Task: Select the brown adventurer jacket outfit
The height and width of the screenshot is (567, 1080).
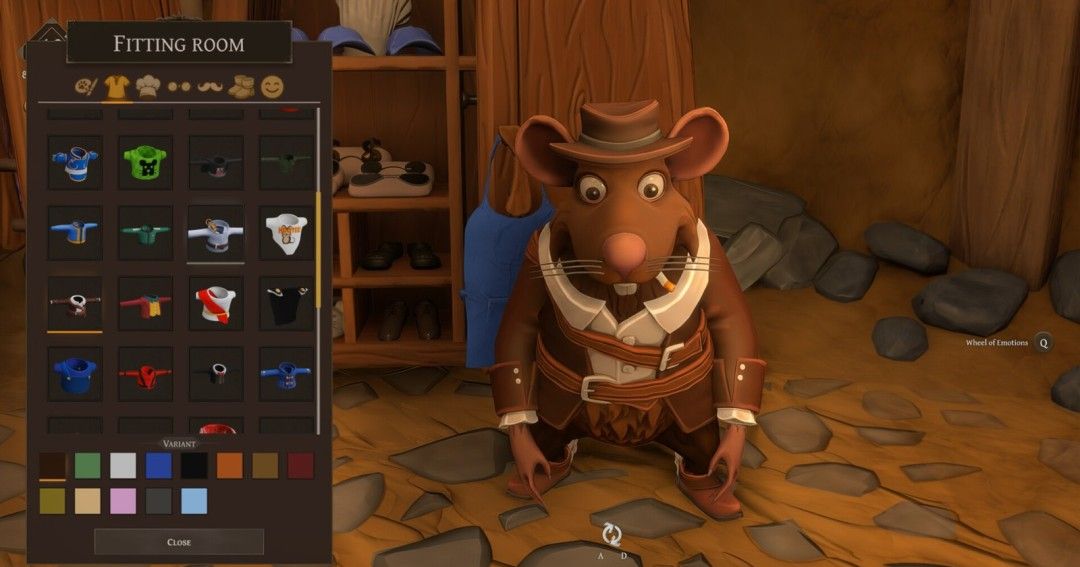Action: 75,304
